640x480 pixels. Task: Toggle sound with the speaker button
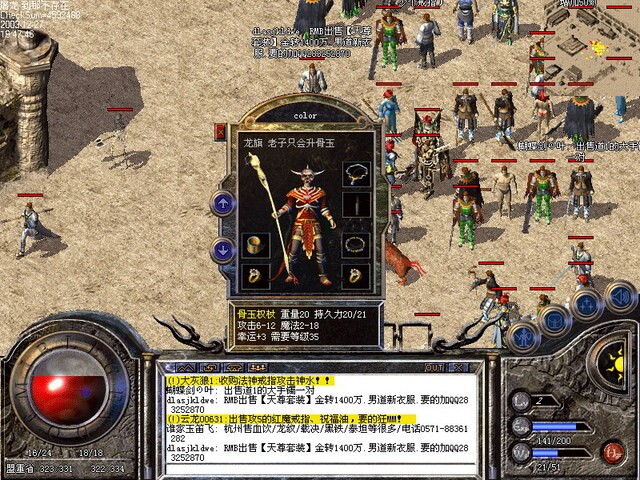(x=619, y=295)
